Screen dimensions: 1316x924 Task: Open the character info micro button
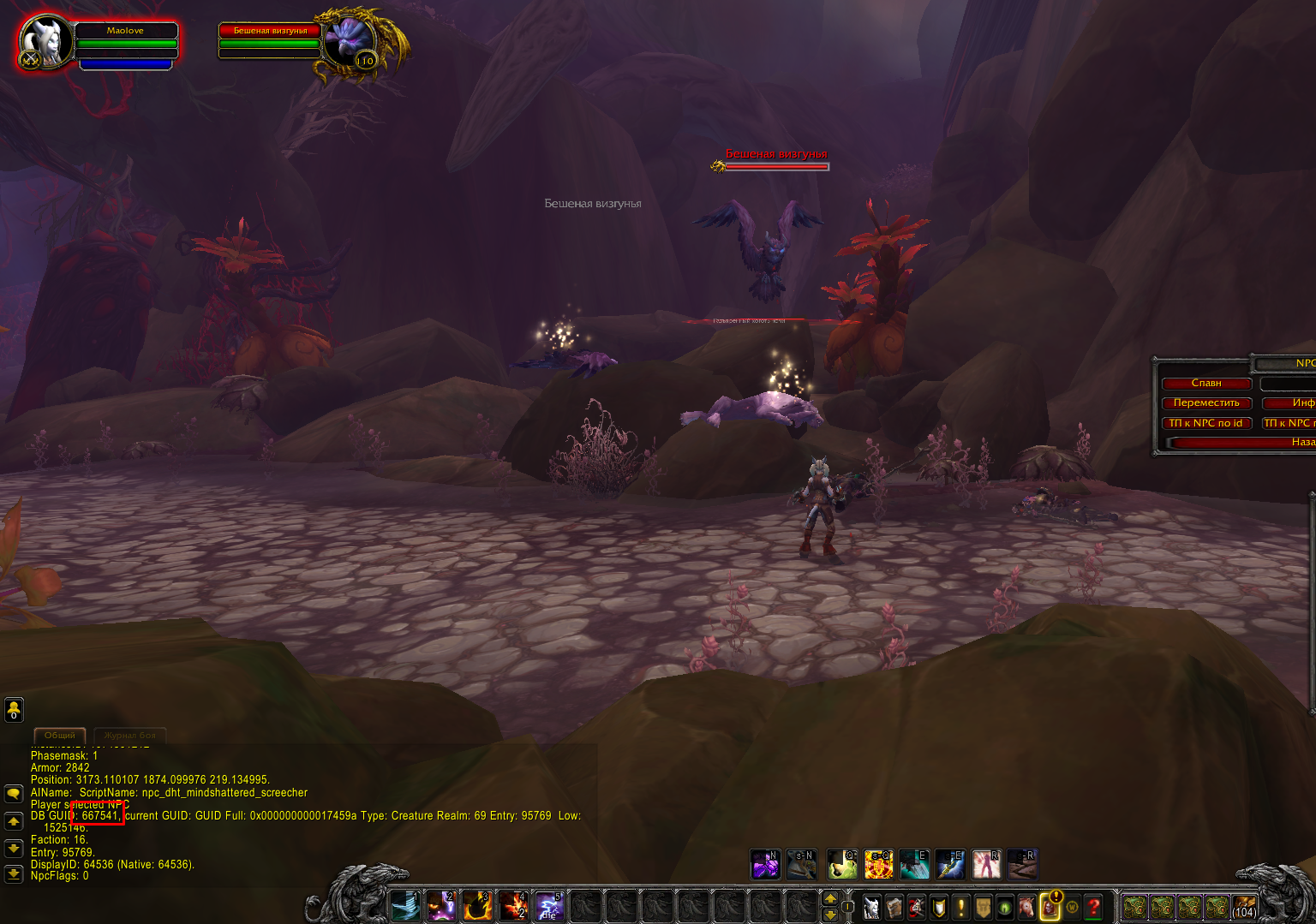[x=871, y=906]
